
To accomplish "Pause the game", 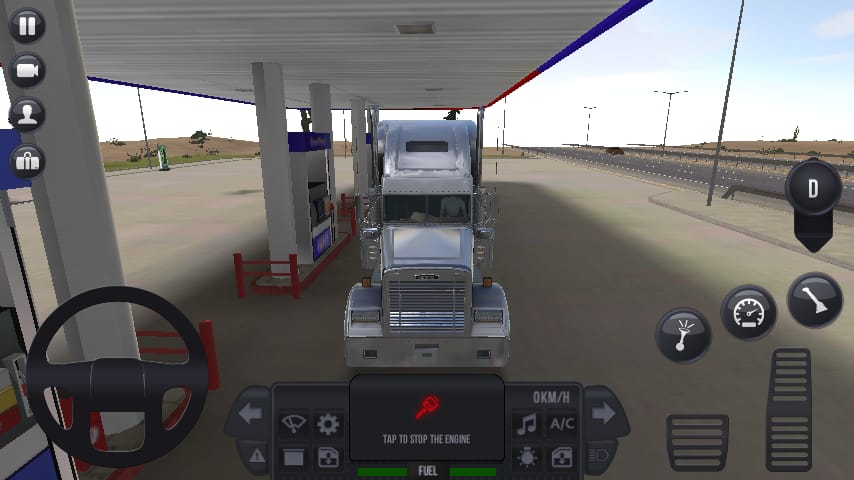I will click(x=27, y=25).
